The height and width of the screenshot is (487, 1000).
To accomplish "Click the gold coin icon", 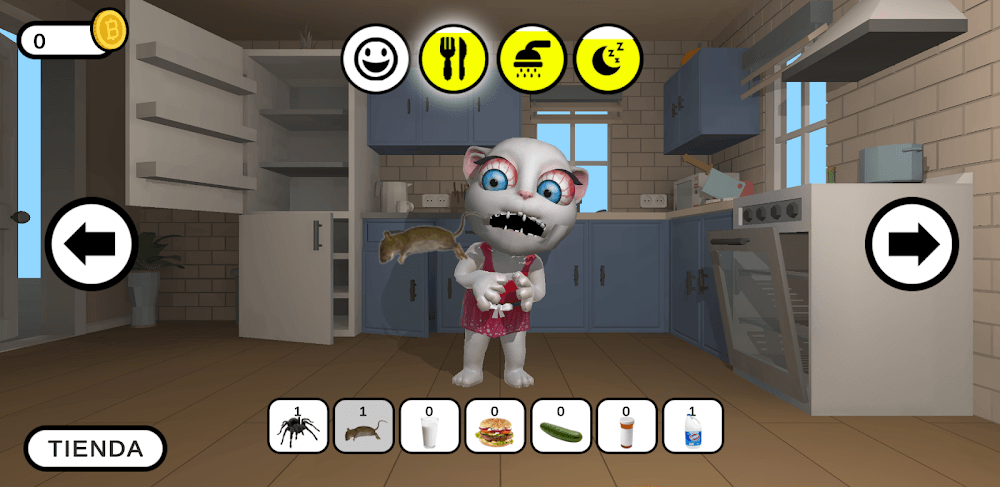I will (109, 31).
